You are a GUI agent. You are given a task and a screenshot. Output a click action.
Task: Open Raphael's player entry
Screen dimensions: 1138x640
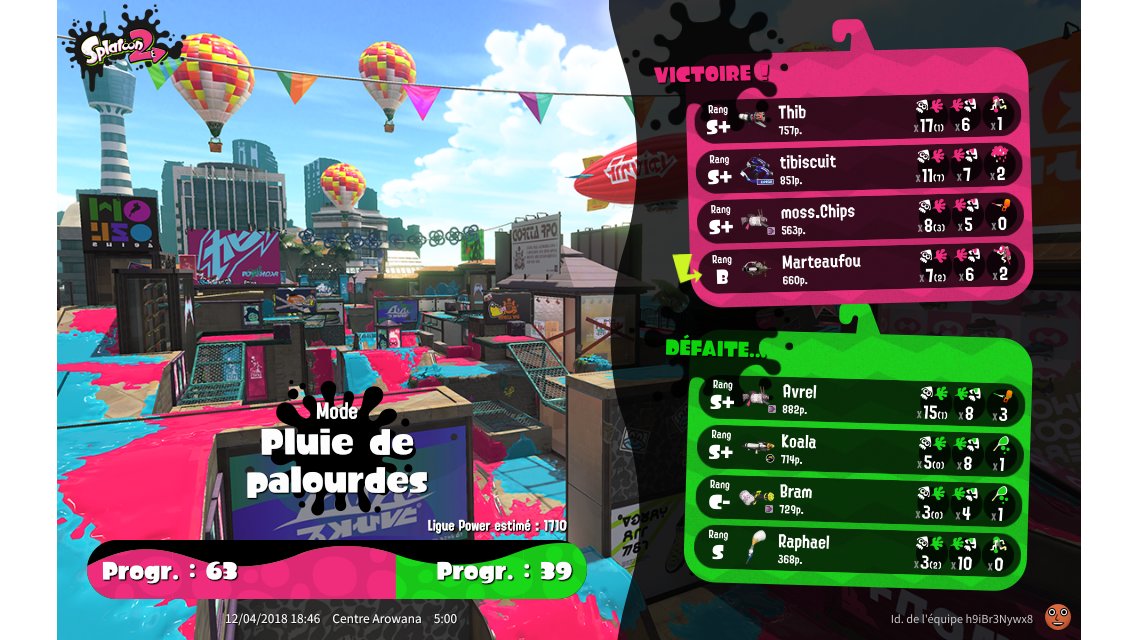coord(860,548)
